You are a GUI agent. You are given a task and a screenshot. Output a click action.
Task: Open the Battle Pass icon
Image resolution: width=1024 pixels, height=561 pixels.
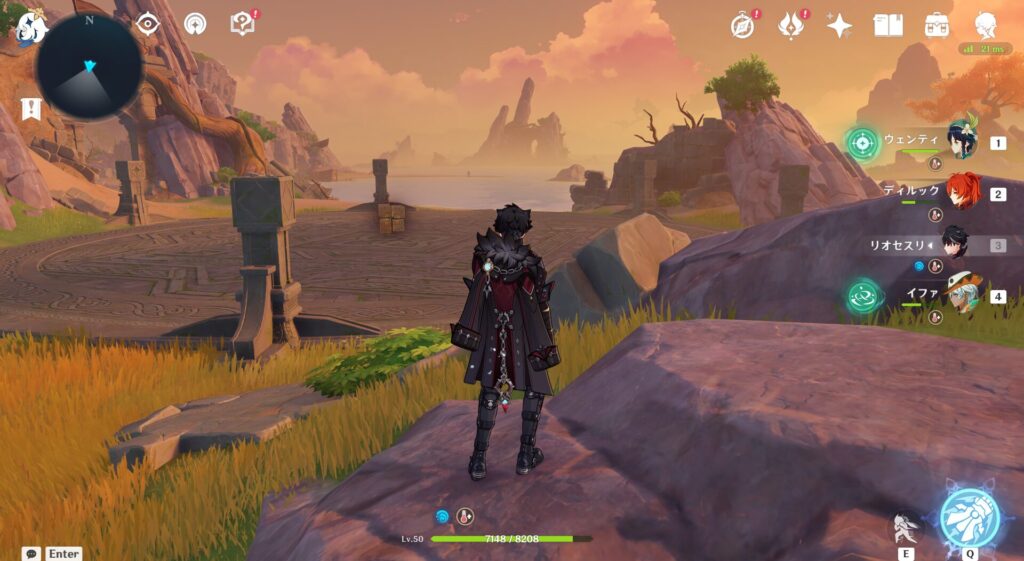[x=792, y=26]
